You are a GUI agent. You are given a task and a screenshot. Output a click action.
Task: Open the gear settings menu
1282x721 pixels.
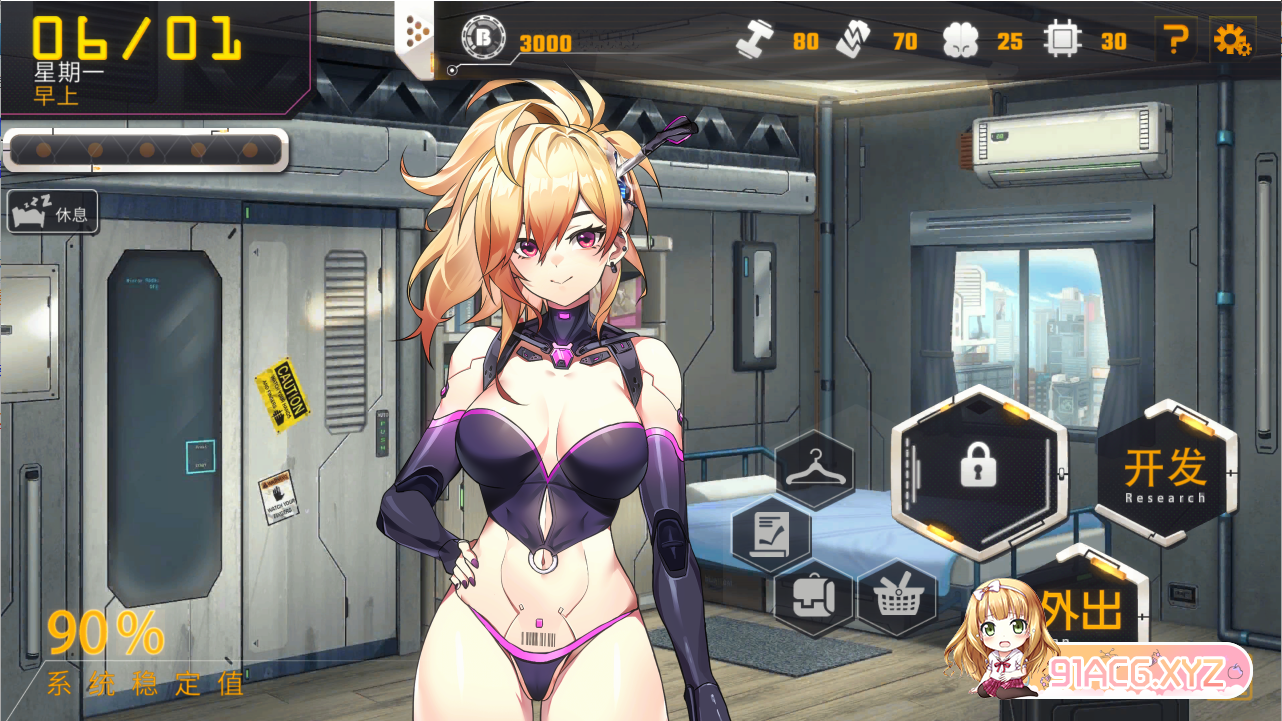1231,40
